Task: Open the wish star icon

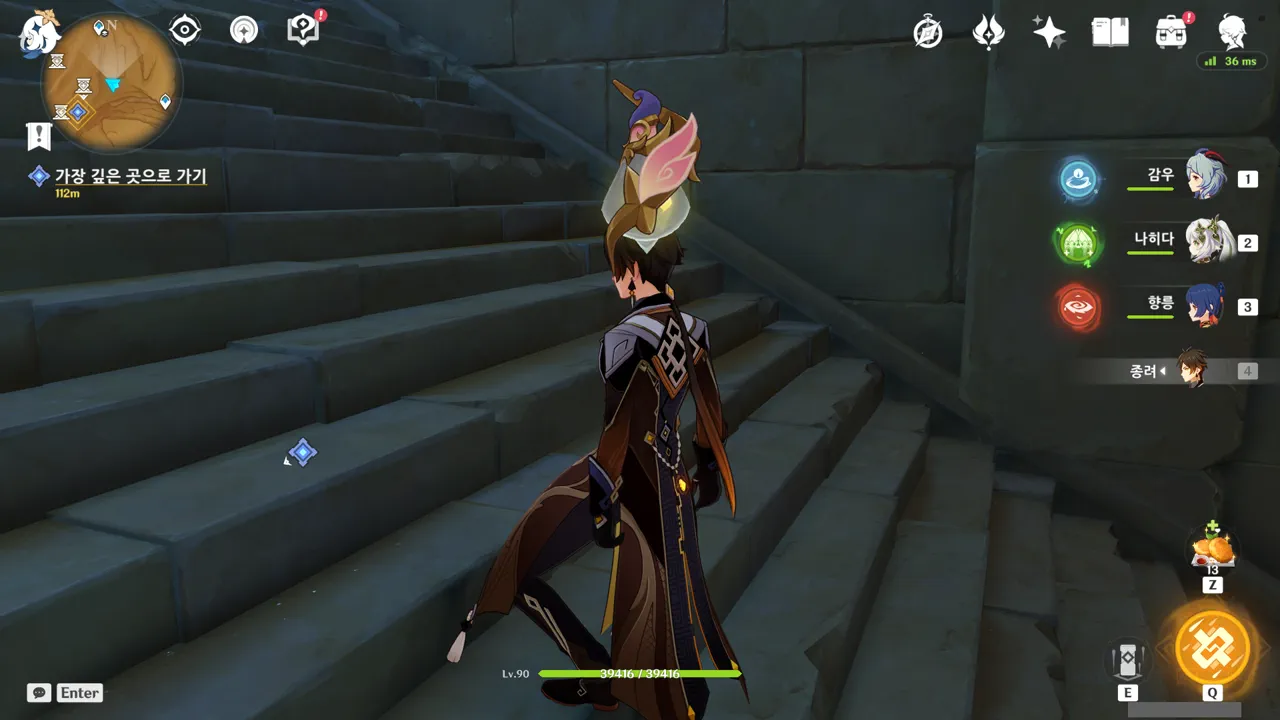Action: pos(1049,32)
